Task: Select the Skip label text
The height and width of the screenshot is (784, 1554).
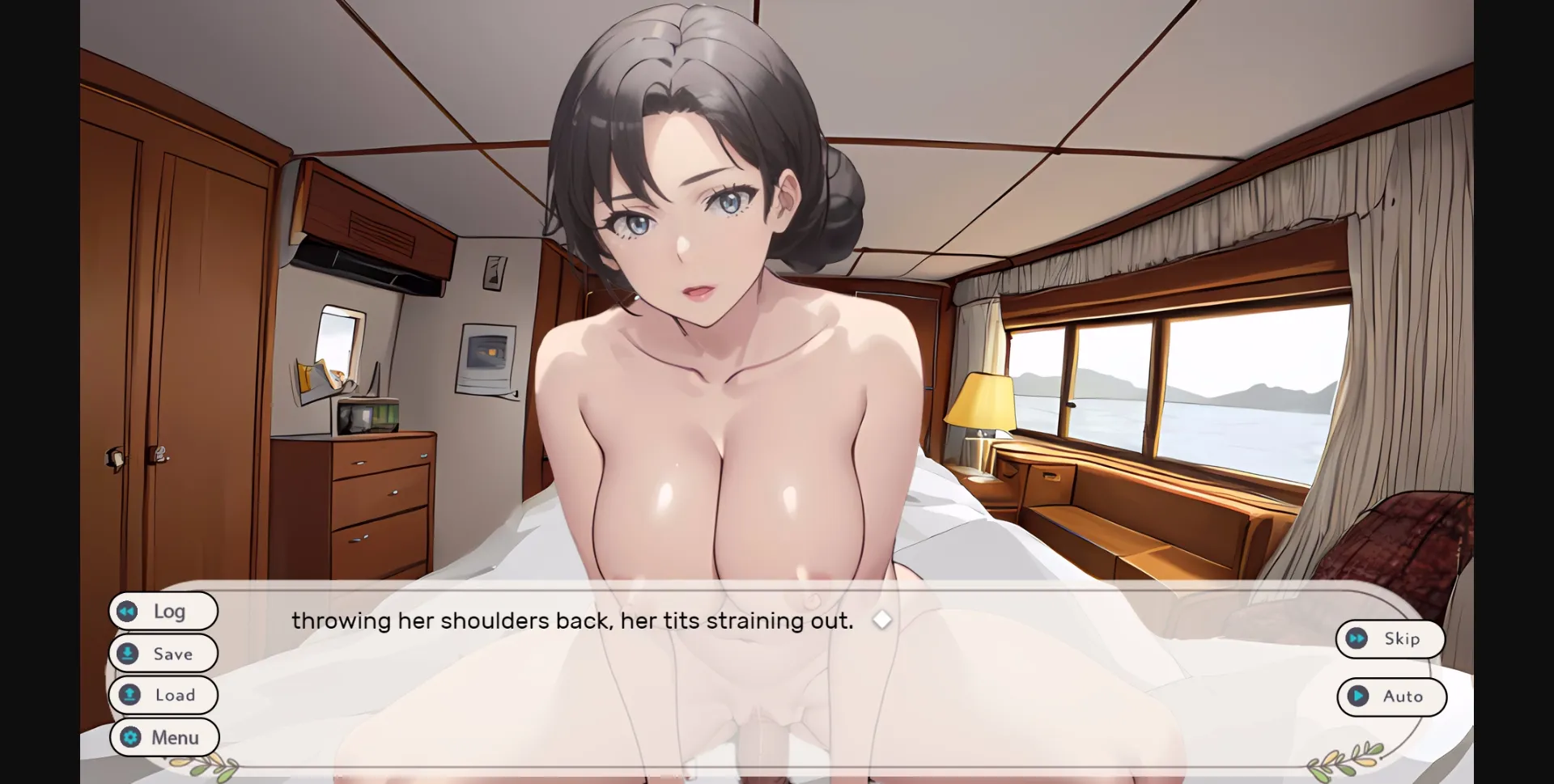Action: [x=1401, y=638]
